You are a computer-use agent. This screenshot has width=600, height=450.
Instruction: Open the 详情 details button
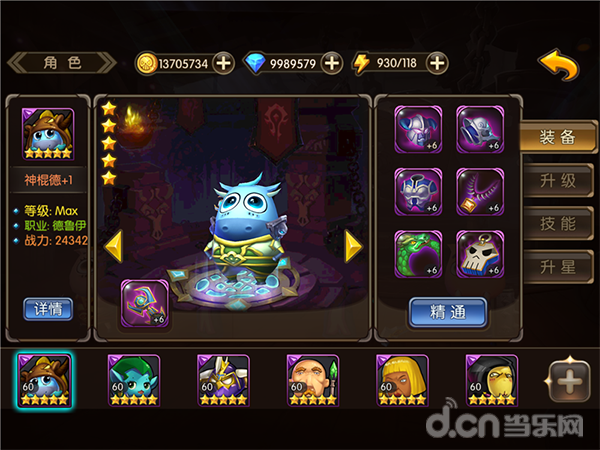coord(48,308)
